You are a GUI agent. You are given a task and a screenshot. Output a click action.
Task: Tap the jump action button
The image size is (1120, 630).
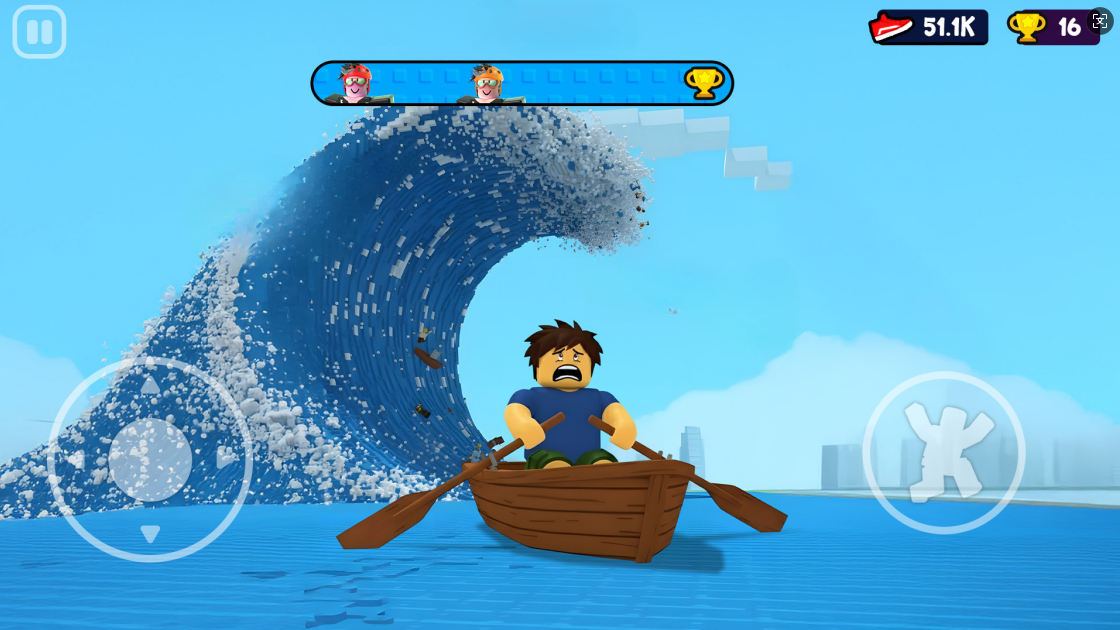coord(943,452)
